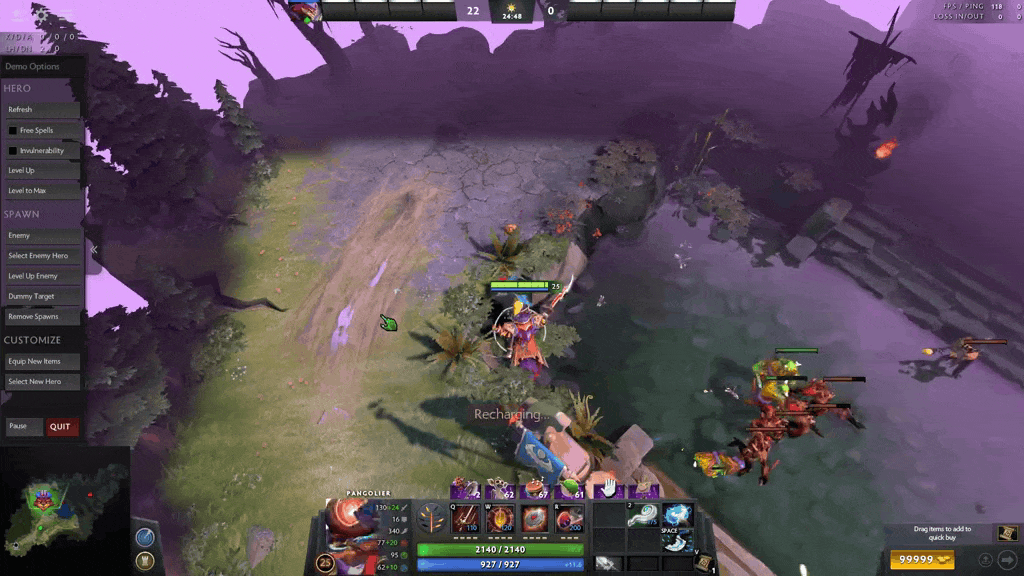Enable the Invulnerability checkbox
Viewport: 1024px width, 576px height.
[x=14, y=151]
